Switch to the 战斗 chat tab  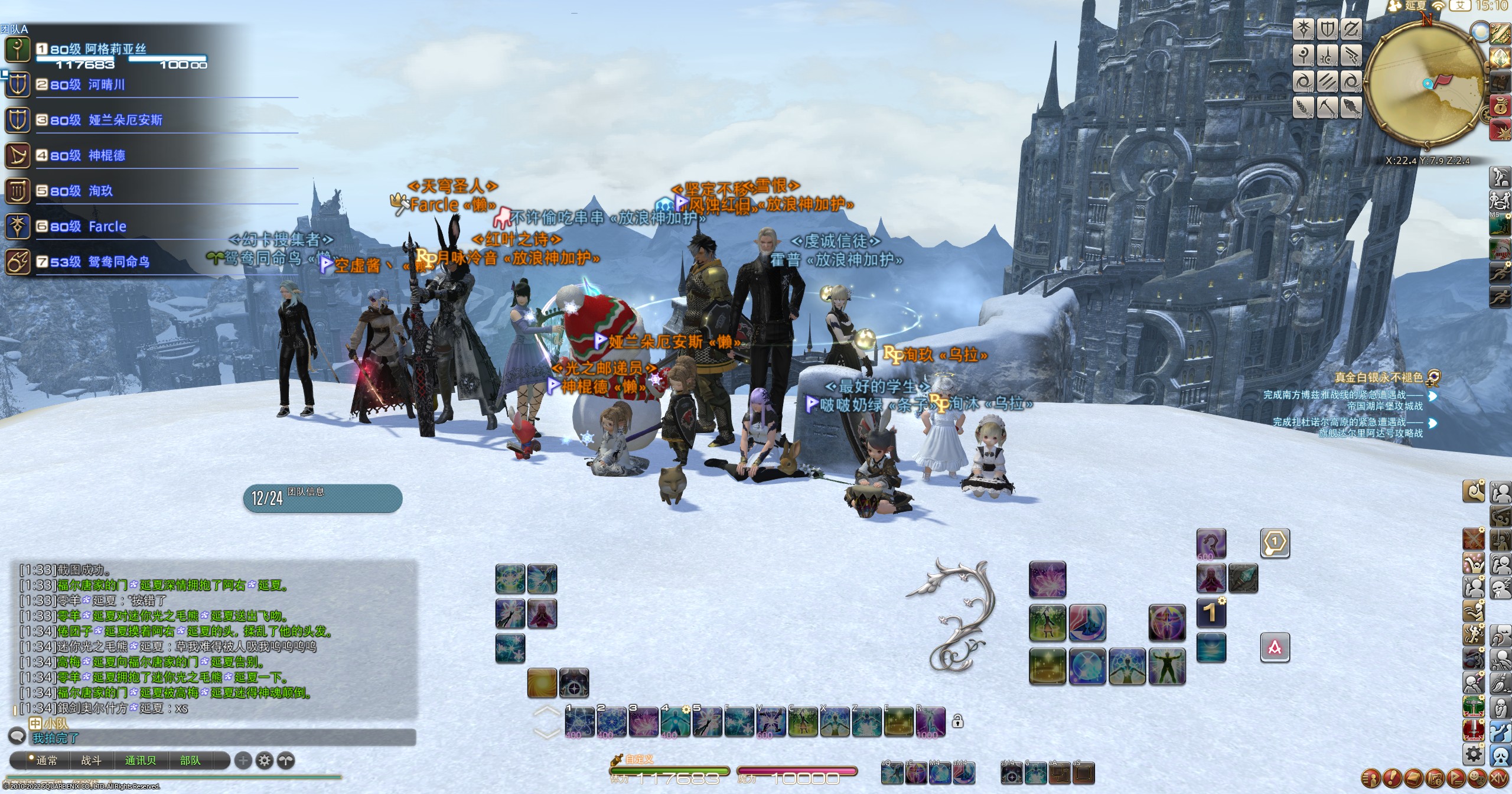[x=91, y=761]
